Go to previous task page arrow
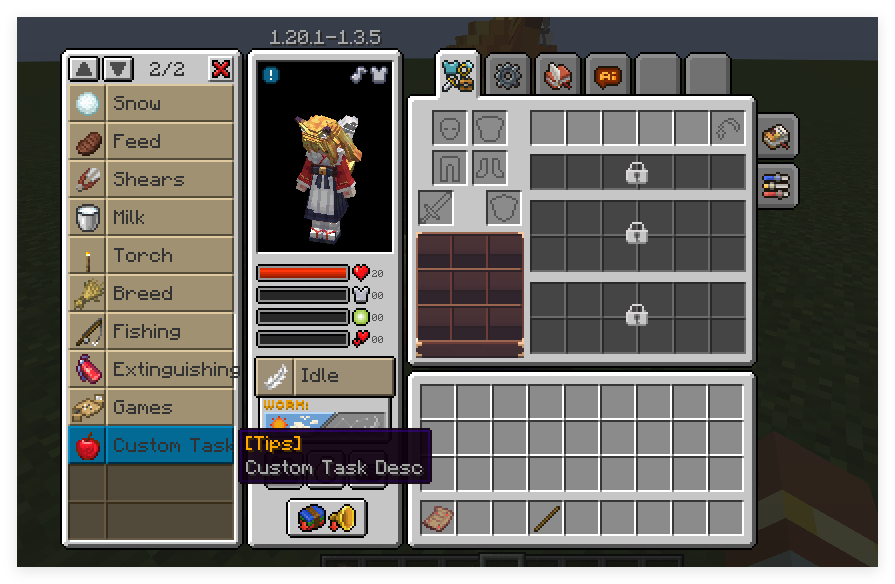The image size is (895, 584). (84, 69)
